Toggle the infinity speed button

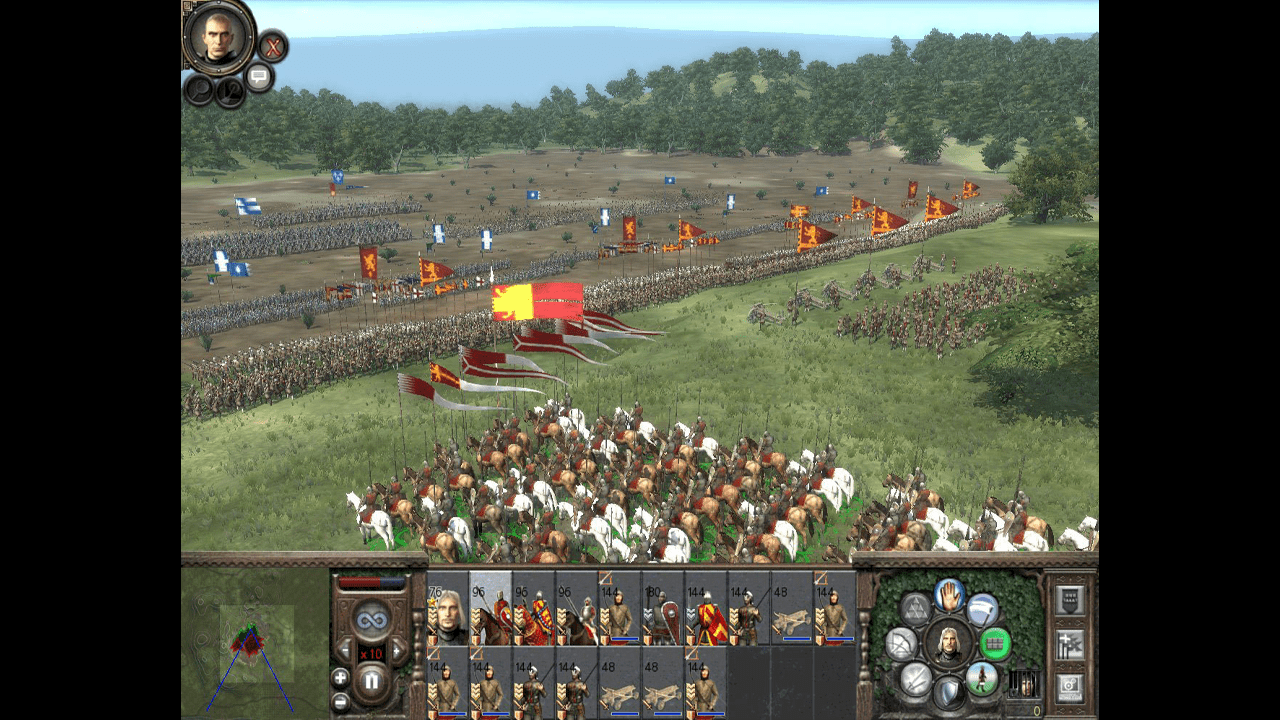371,617
